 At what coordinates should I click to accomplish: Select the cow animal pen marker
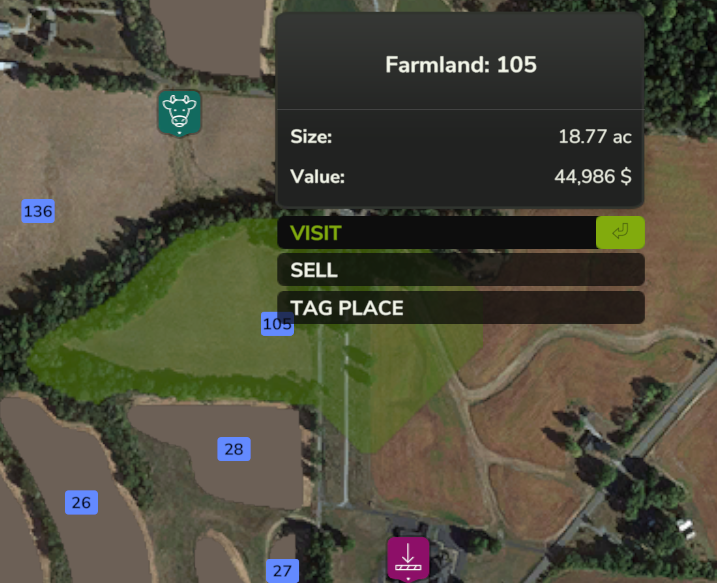(180, 112)
